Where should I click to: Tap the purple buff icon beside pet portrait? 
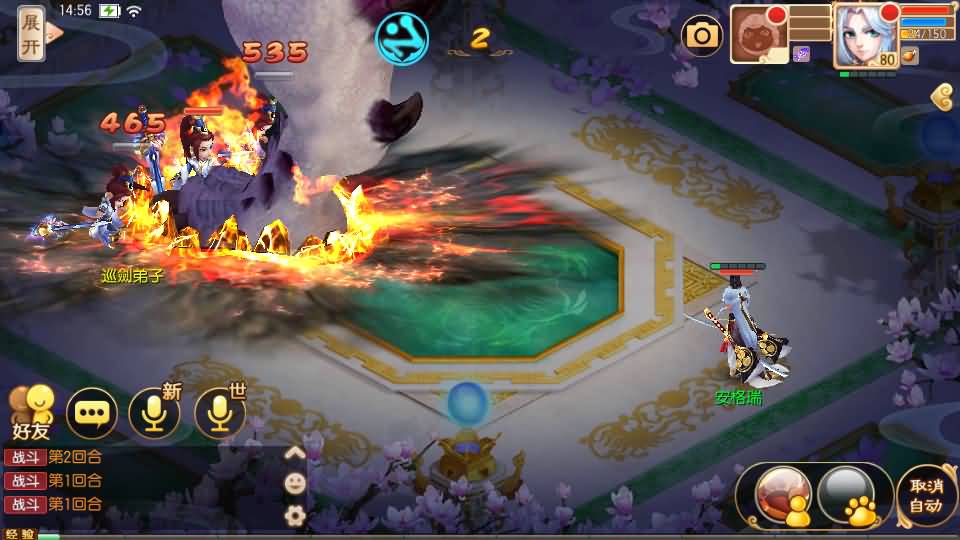[x=801, y=54]
